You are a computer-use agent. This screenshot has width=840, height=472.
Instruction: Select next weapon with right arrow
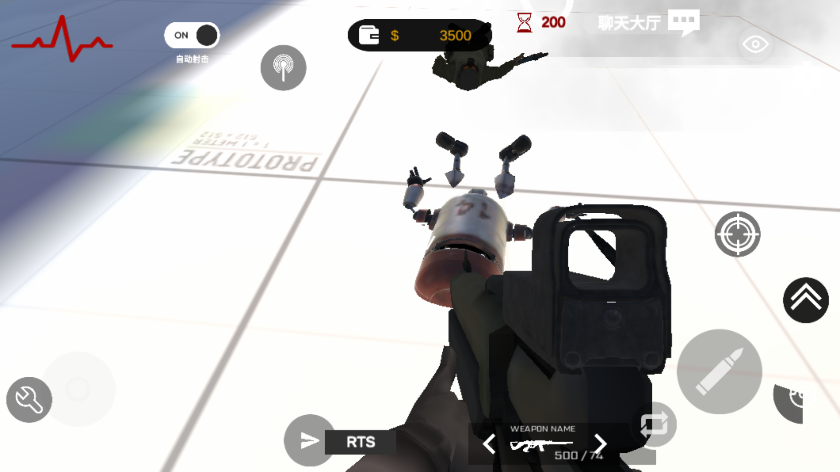click(x=600, y=443)
